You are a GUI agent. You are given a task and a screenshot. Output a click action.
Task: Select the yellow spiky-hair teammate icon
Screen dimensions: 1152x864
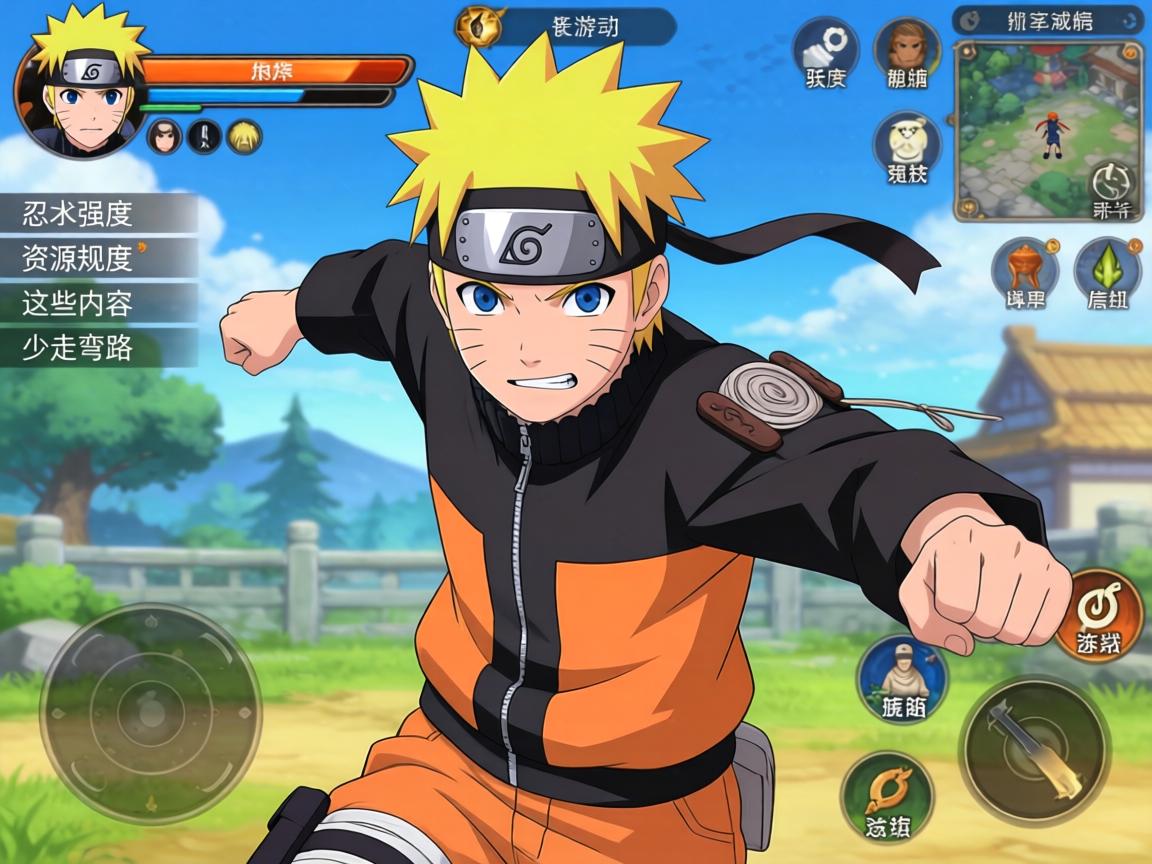tap(244, 135)
